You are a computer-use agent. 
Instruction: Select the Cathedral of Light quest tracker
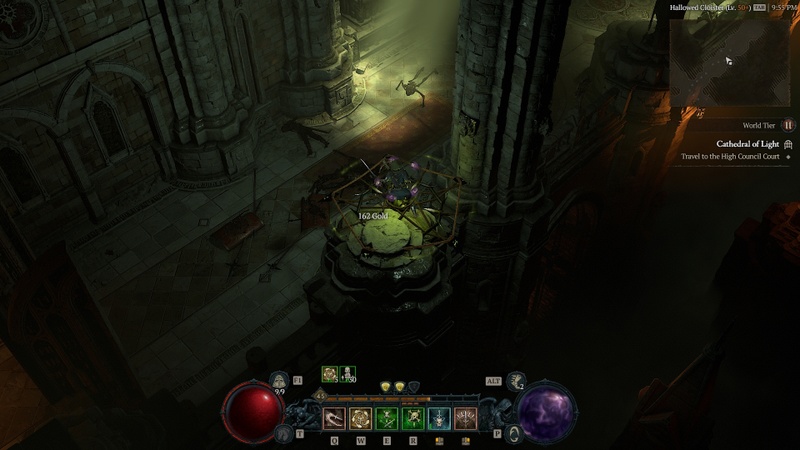point(747,144)
